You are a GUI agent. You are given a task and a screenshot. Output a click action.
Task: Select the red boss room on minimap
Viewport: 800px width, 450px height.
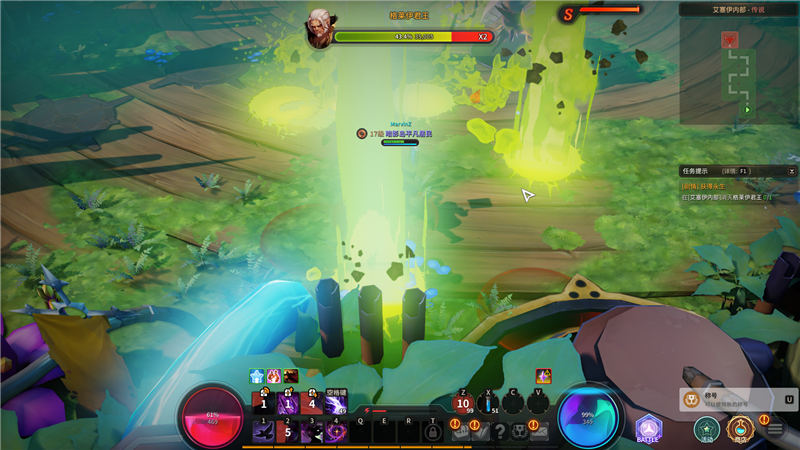[x=730, y=39]
